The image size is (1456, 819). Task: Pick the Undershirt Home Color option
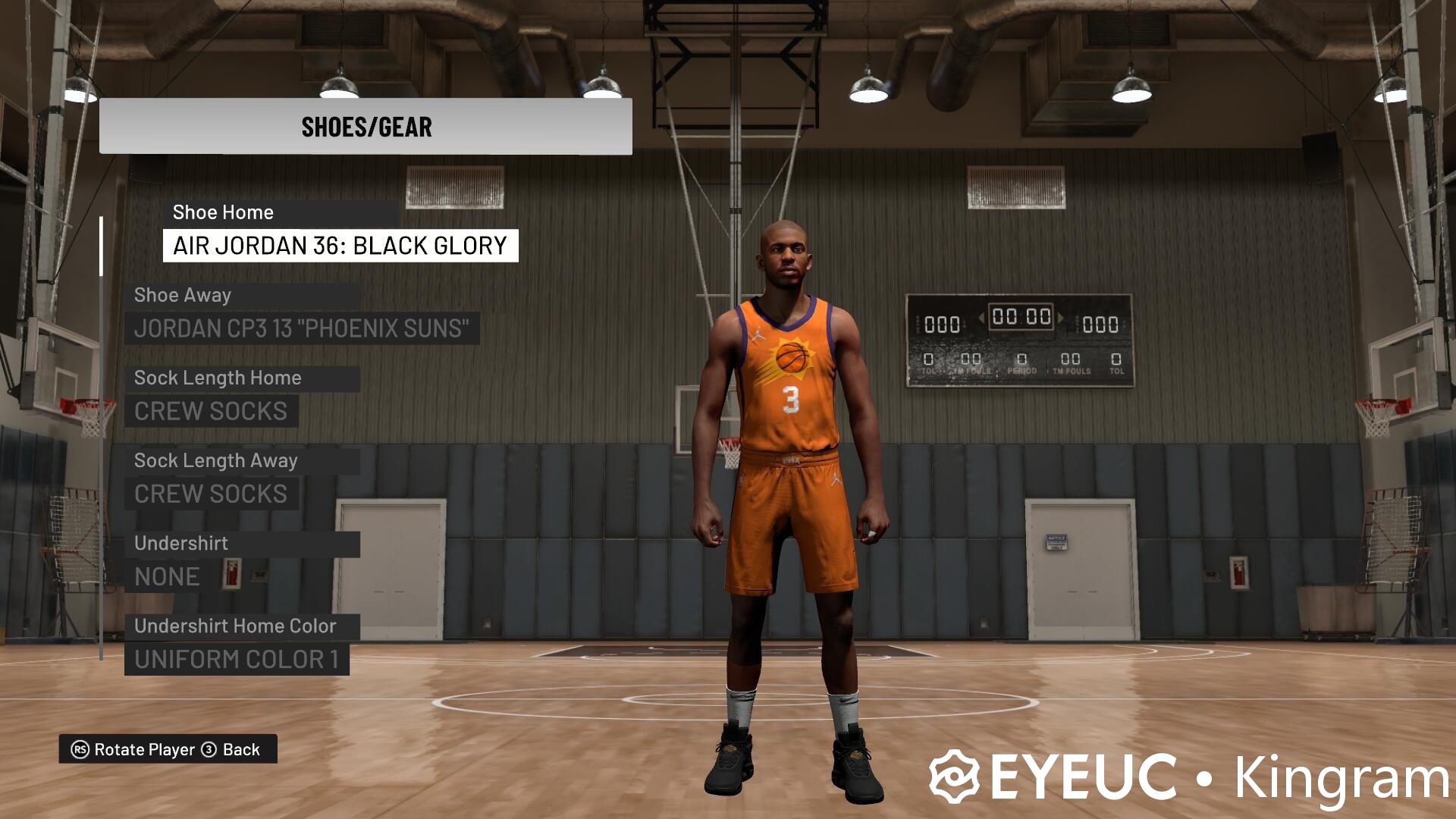(x=237, y=659)
